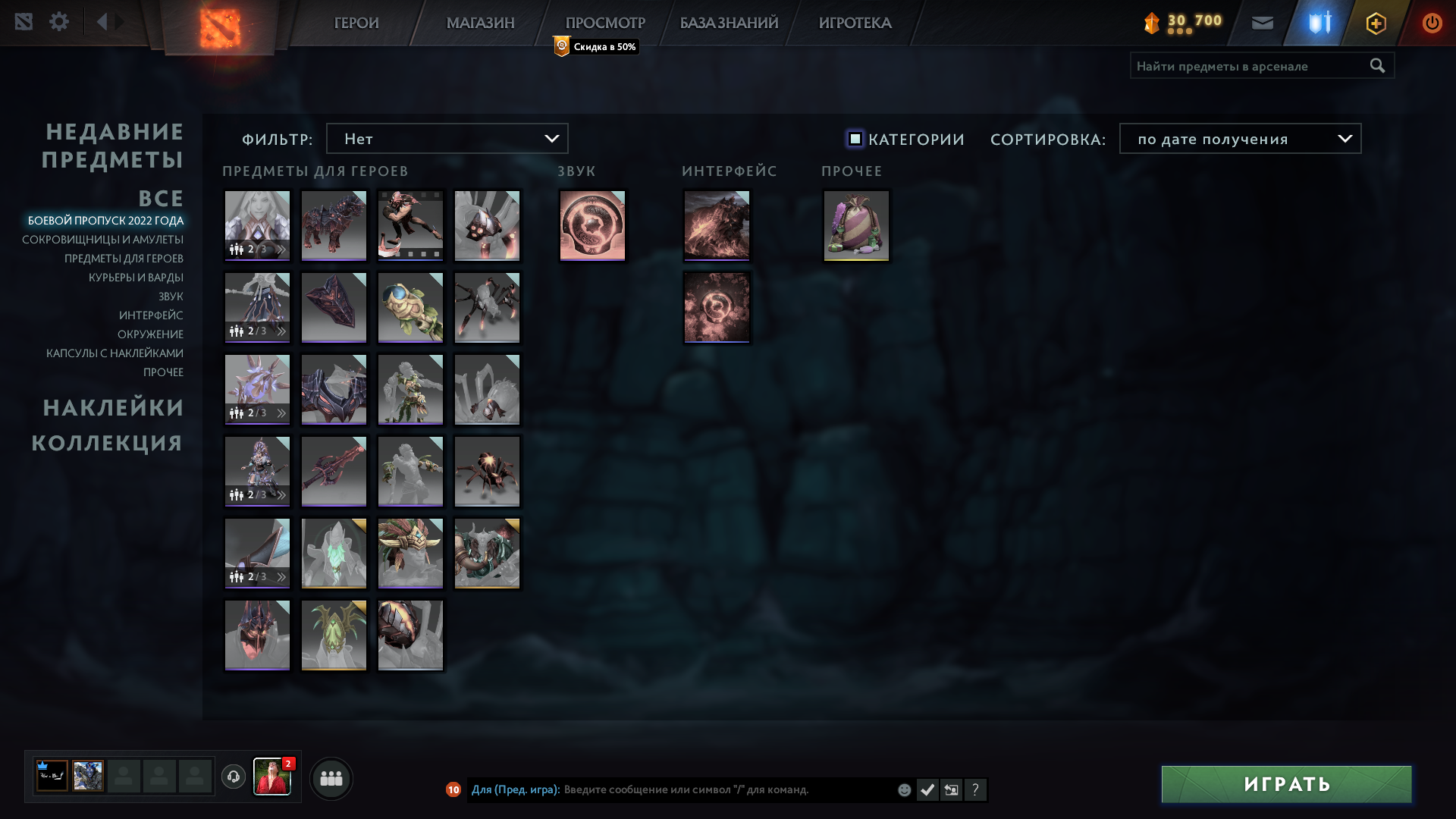Open the settings gear icon
This screenshot has height=819, width=1456.
pyautogui.click(x=59, y=21)
